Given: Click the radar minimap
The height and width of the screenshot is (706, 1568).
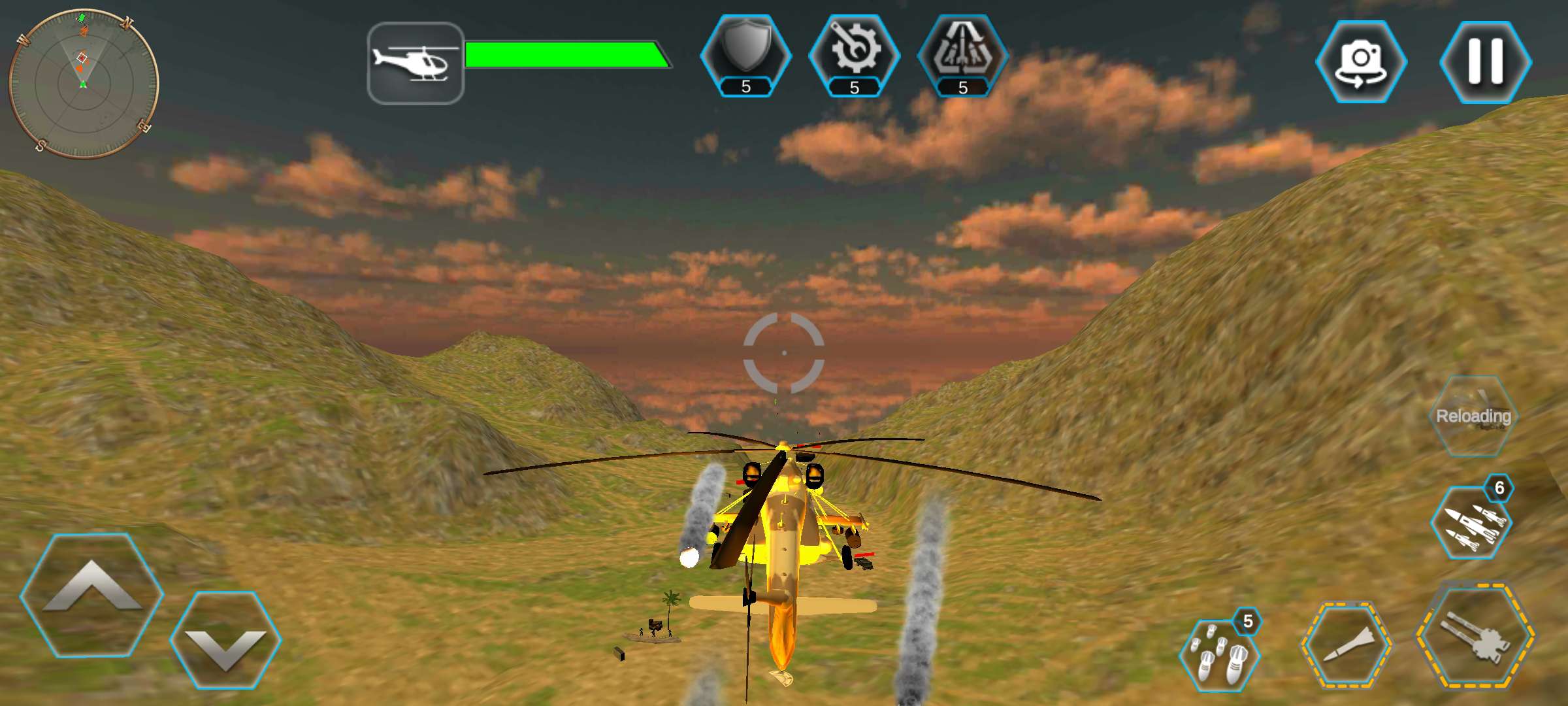Looking at the screenshot, I should (x=84, y=84).
